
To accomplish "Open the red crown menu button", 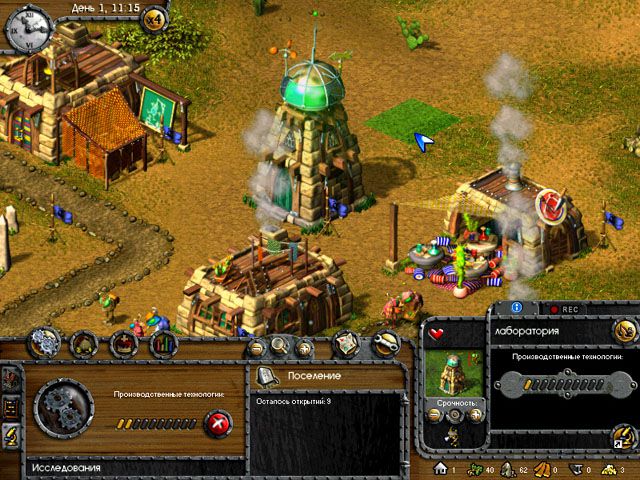I will [x=125, y=343].
